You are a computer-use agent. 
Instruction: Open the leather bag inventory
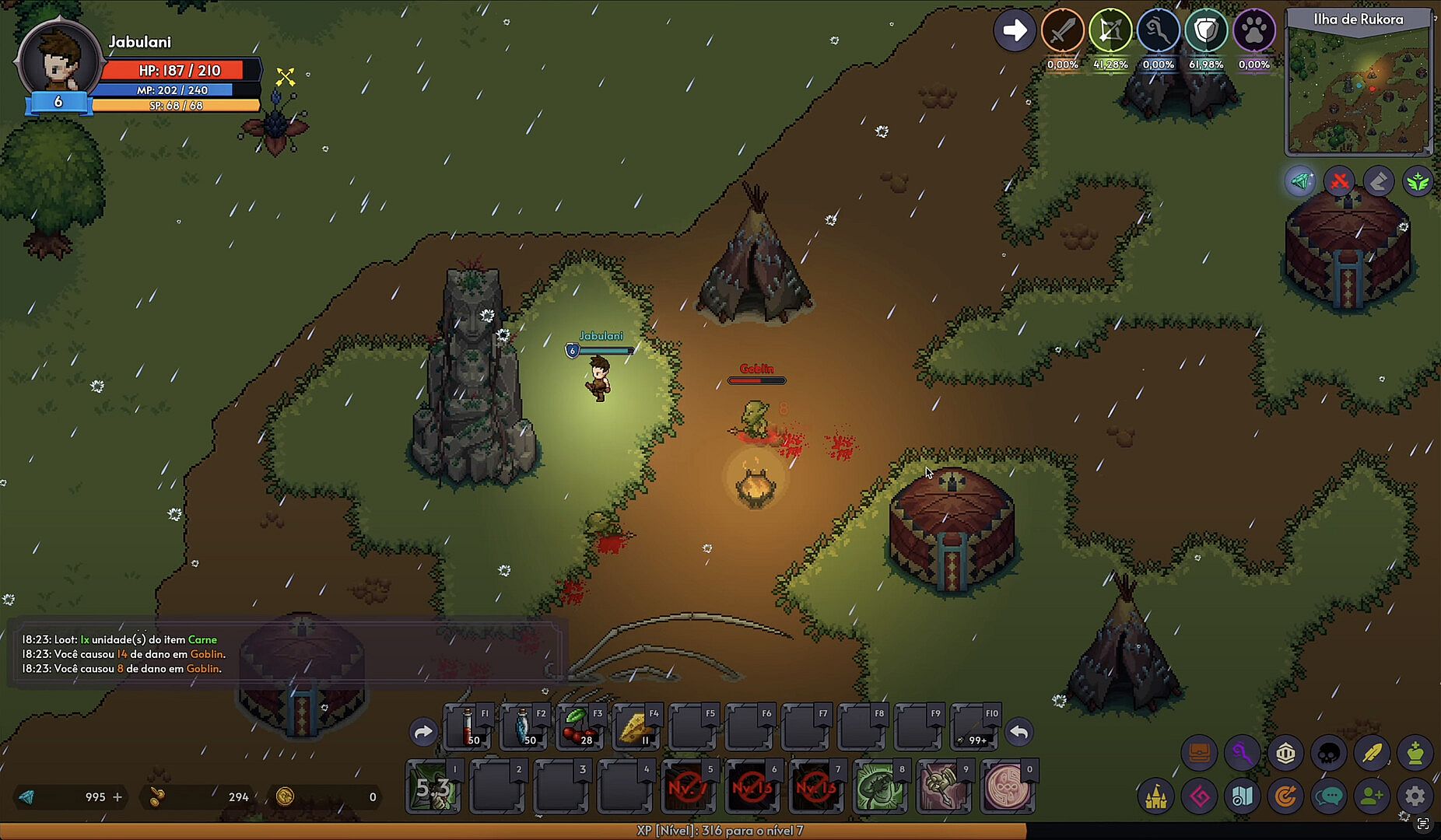(x=1199, y=753)
